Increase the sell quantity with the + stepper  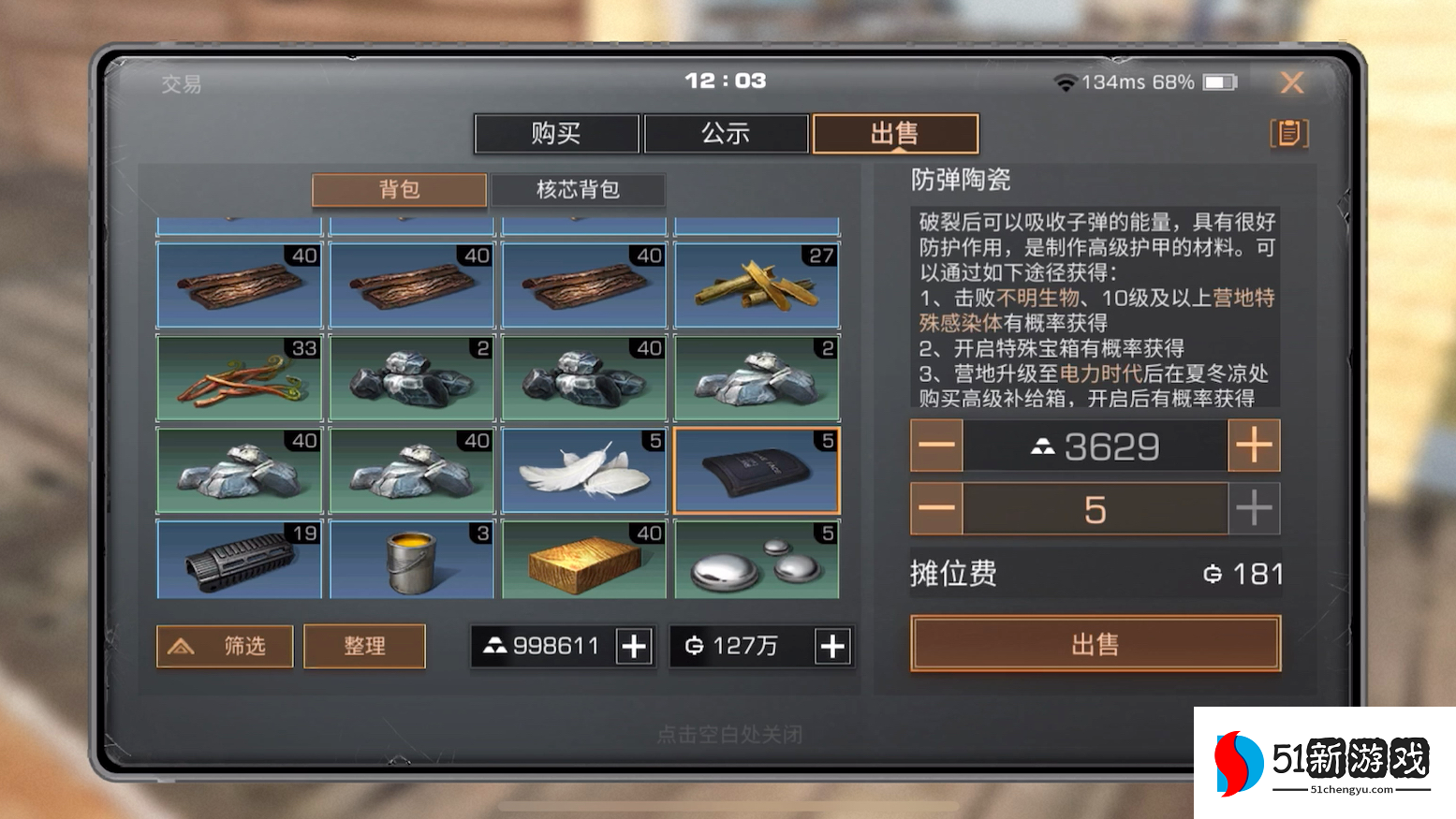(x=1255, y=509)
